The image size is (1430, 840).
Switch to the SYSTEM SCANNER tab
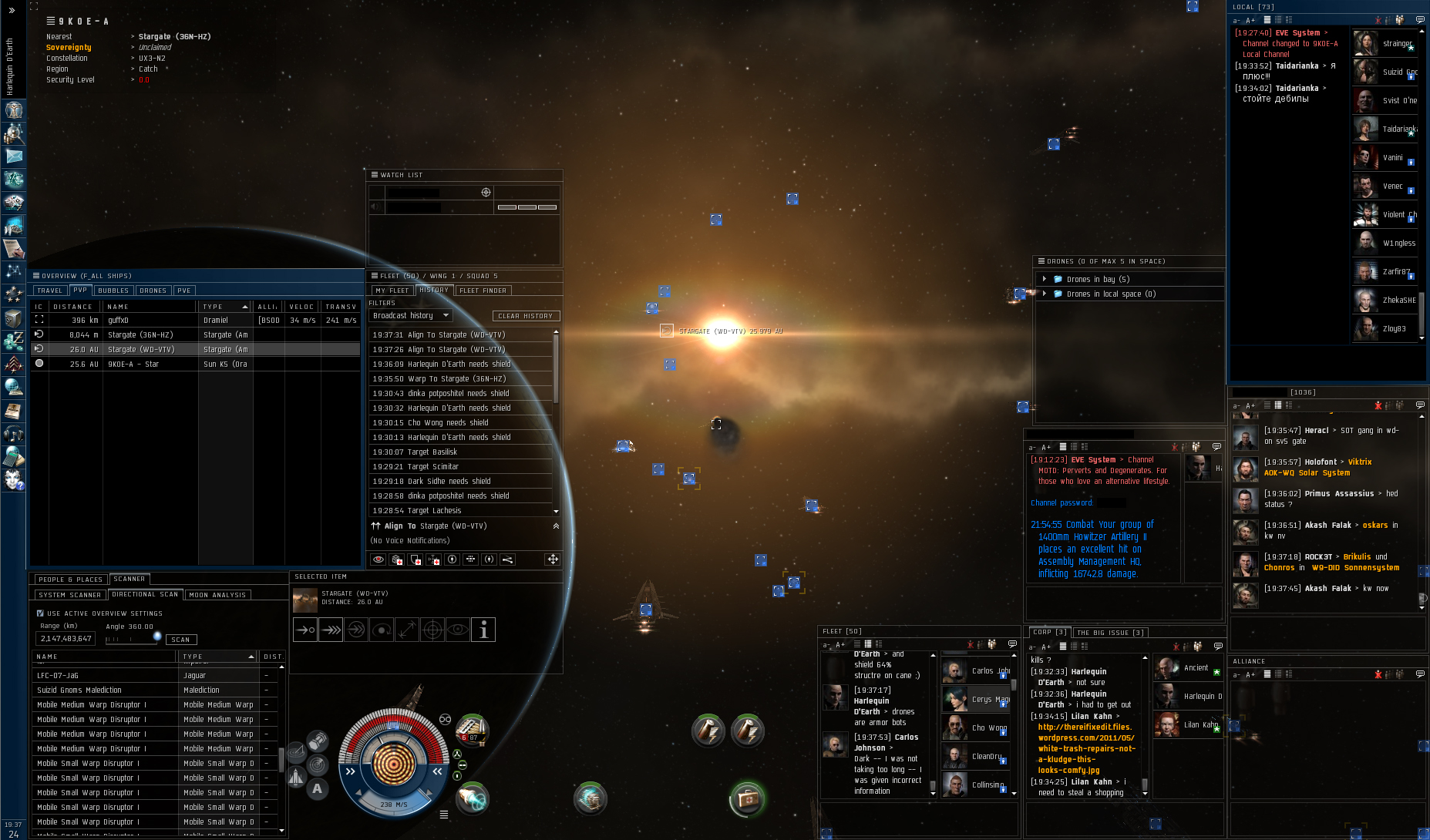click(69, 595)
